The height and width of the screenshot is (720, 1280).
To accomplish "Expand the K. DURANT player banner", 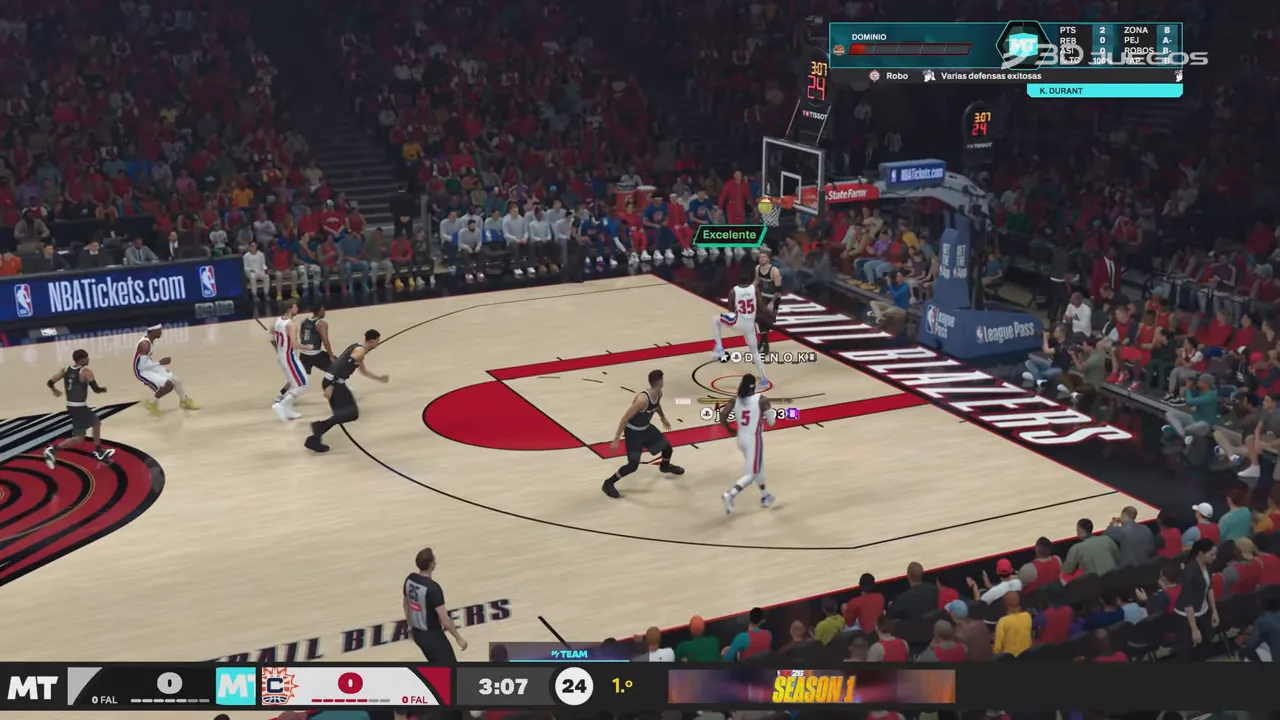I will pyautogui.click(x=1105, y=90).
